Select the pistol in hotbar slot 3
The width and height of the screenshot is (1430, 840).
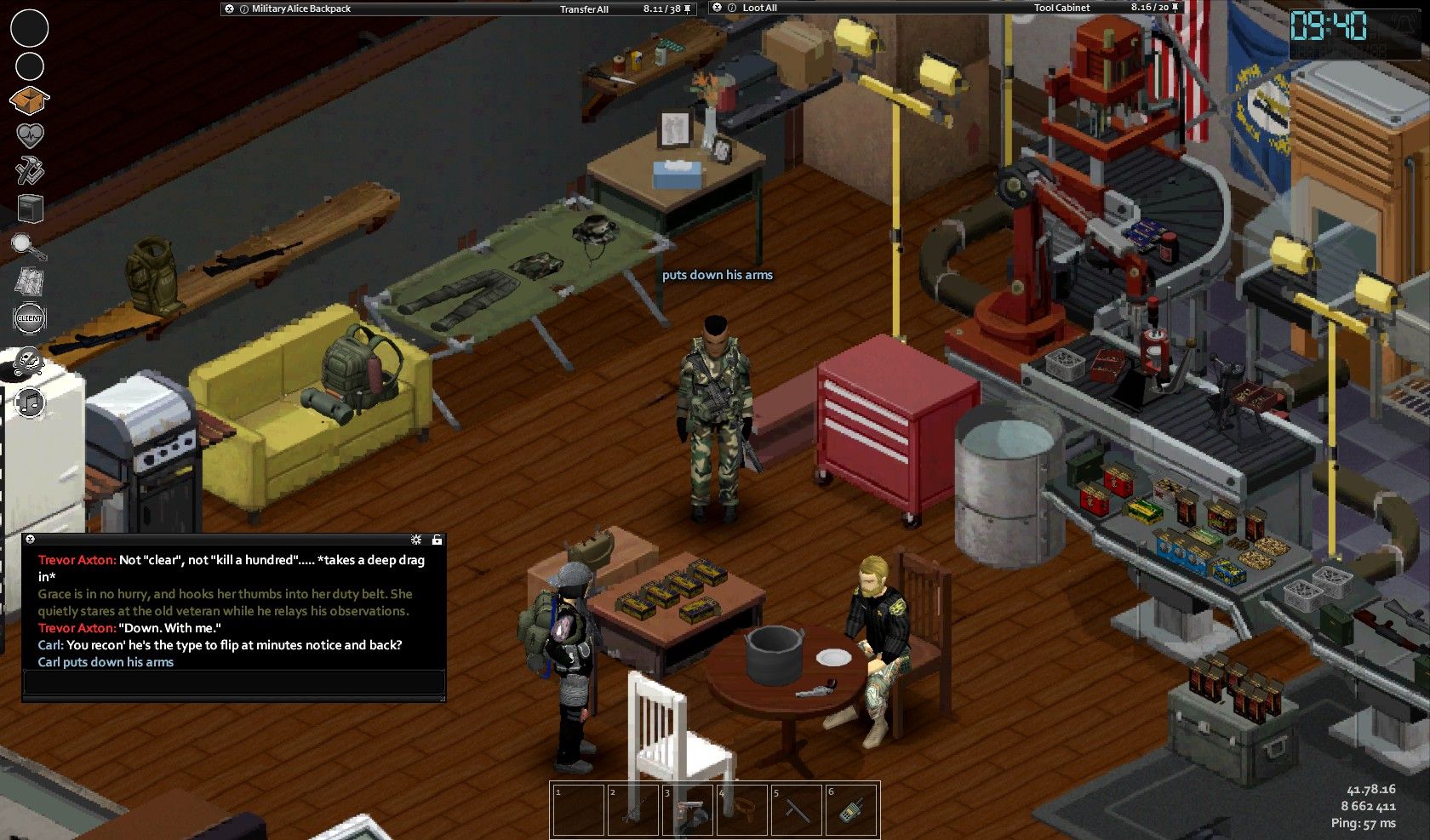pos(686,809)
